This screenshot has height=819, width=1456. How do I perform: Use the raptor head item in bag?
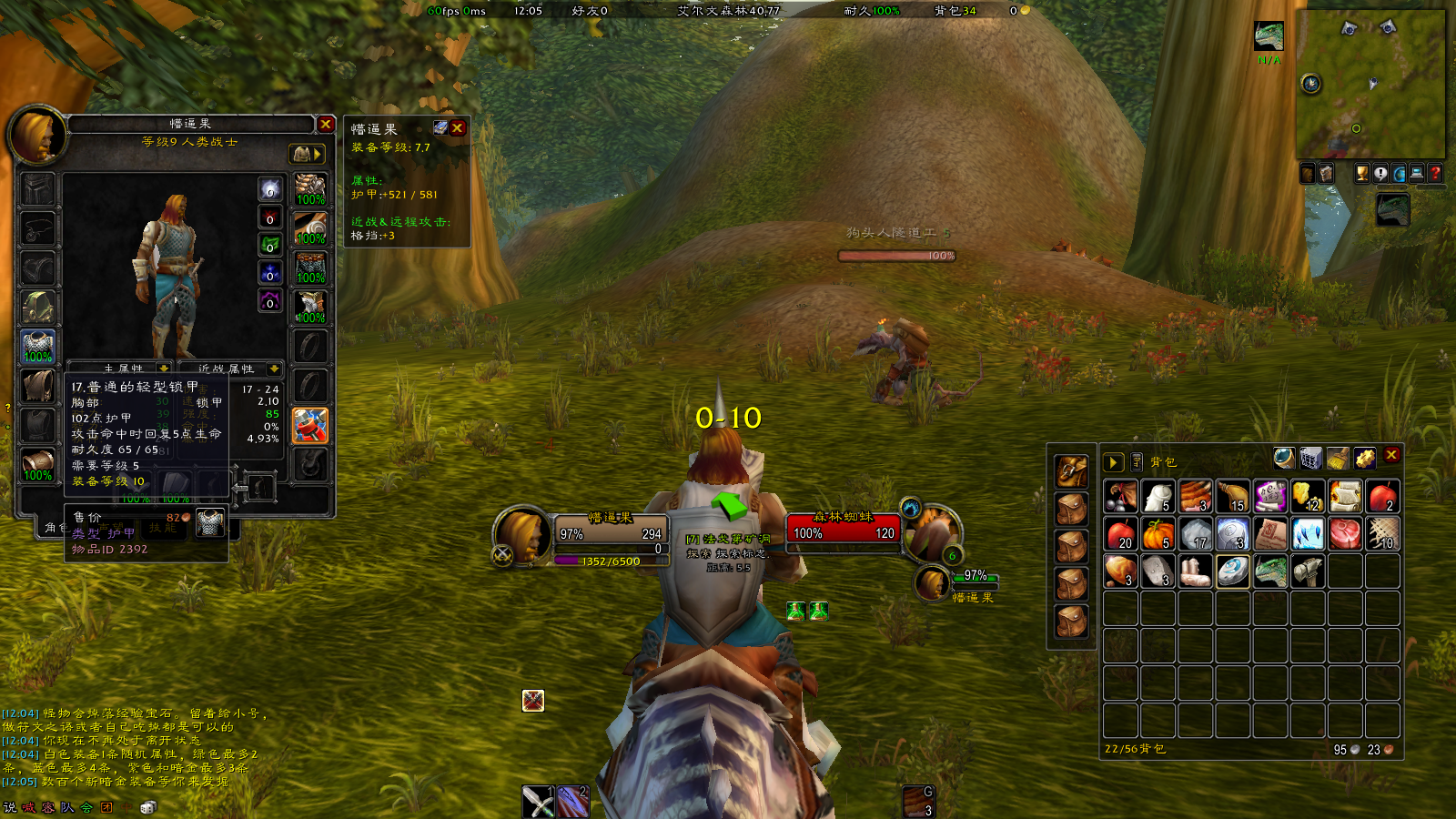tap(1270, 571)
